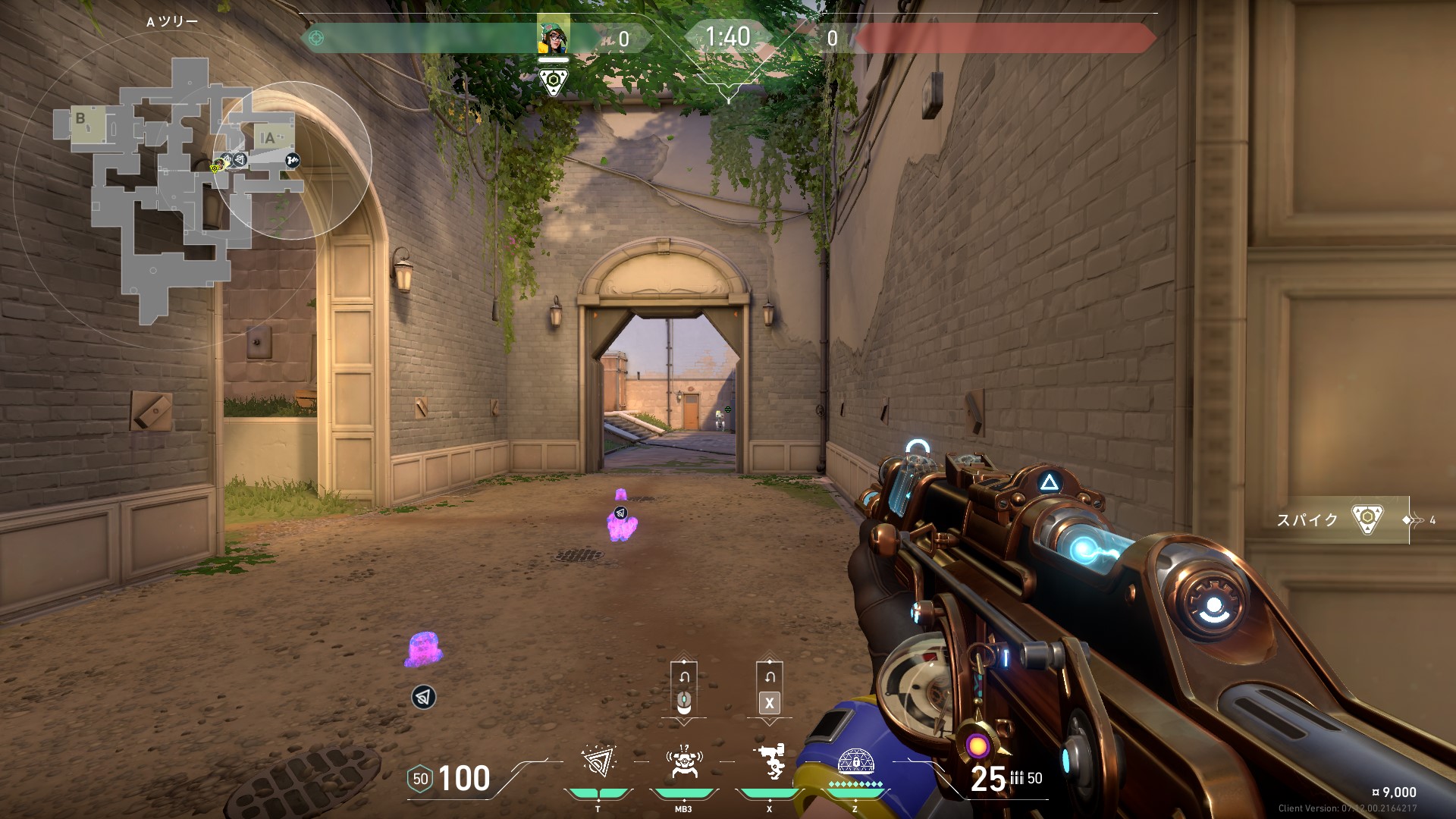This screenshot has height=819, width=1456.
Task: Click the spike carrier icon below portrait
Action: tap(554, 81)
